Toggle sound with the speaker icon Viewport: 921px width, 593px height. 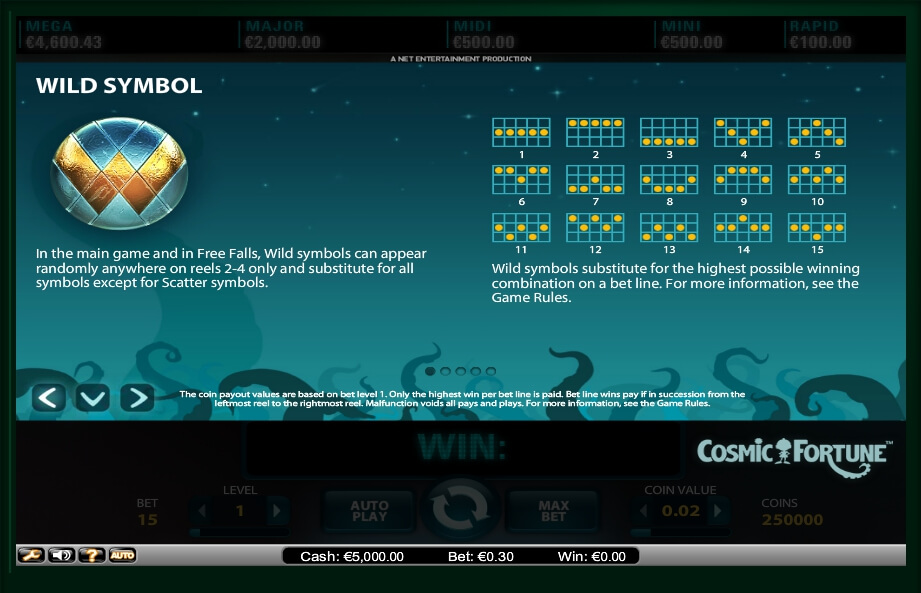coord(61,555)
